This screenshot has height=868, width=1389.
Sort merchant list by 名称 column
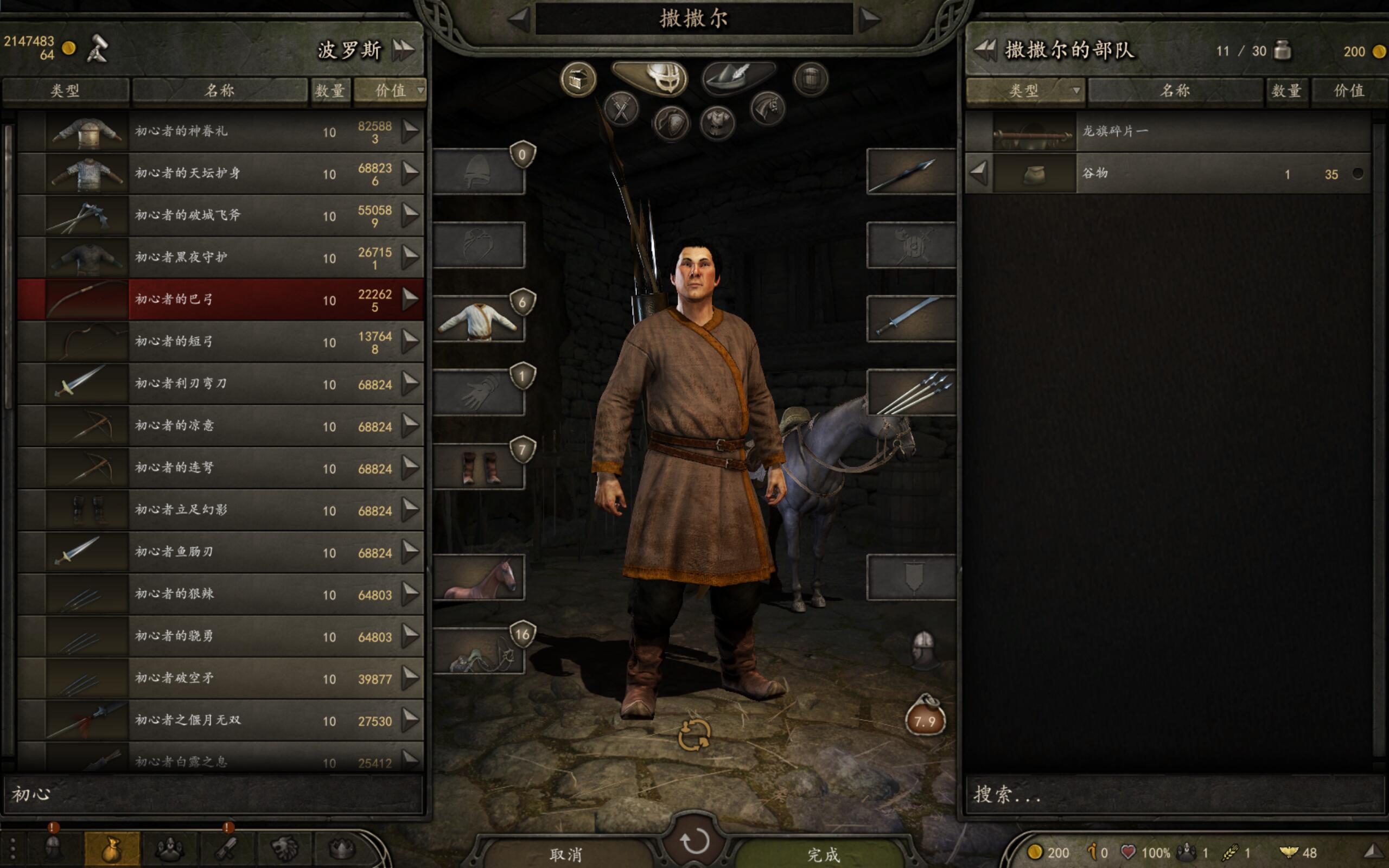[219, 91]
